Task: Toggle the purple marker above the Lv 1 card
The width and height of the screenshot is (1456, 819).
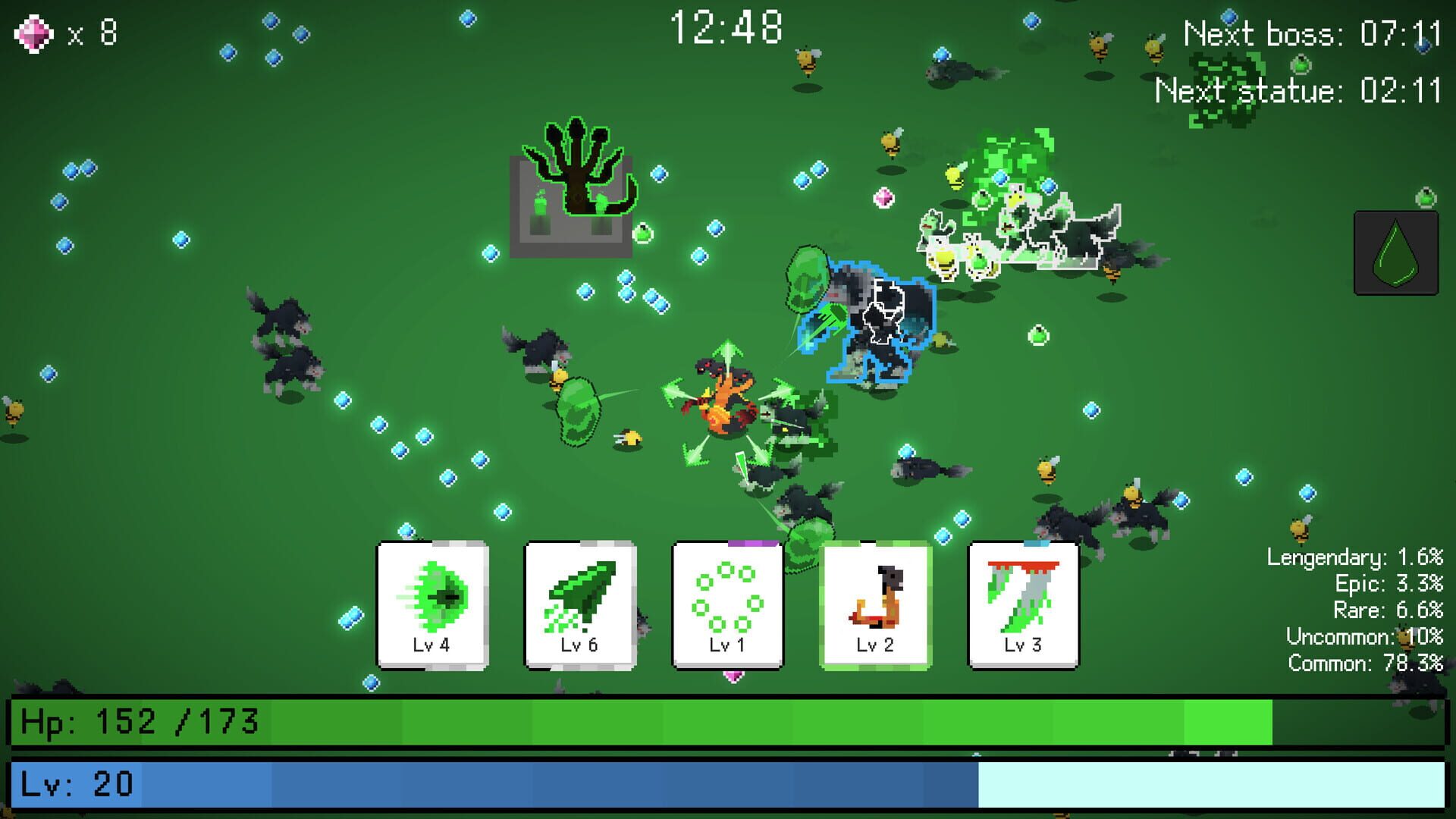Action: click(x=753, y=544)
